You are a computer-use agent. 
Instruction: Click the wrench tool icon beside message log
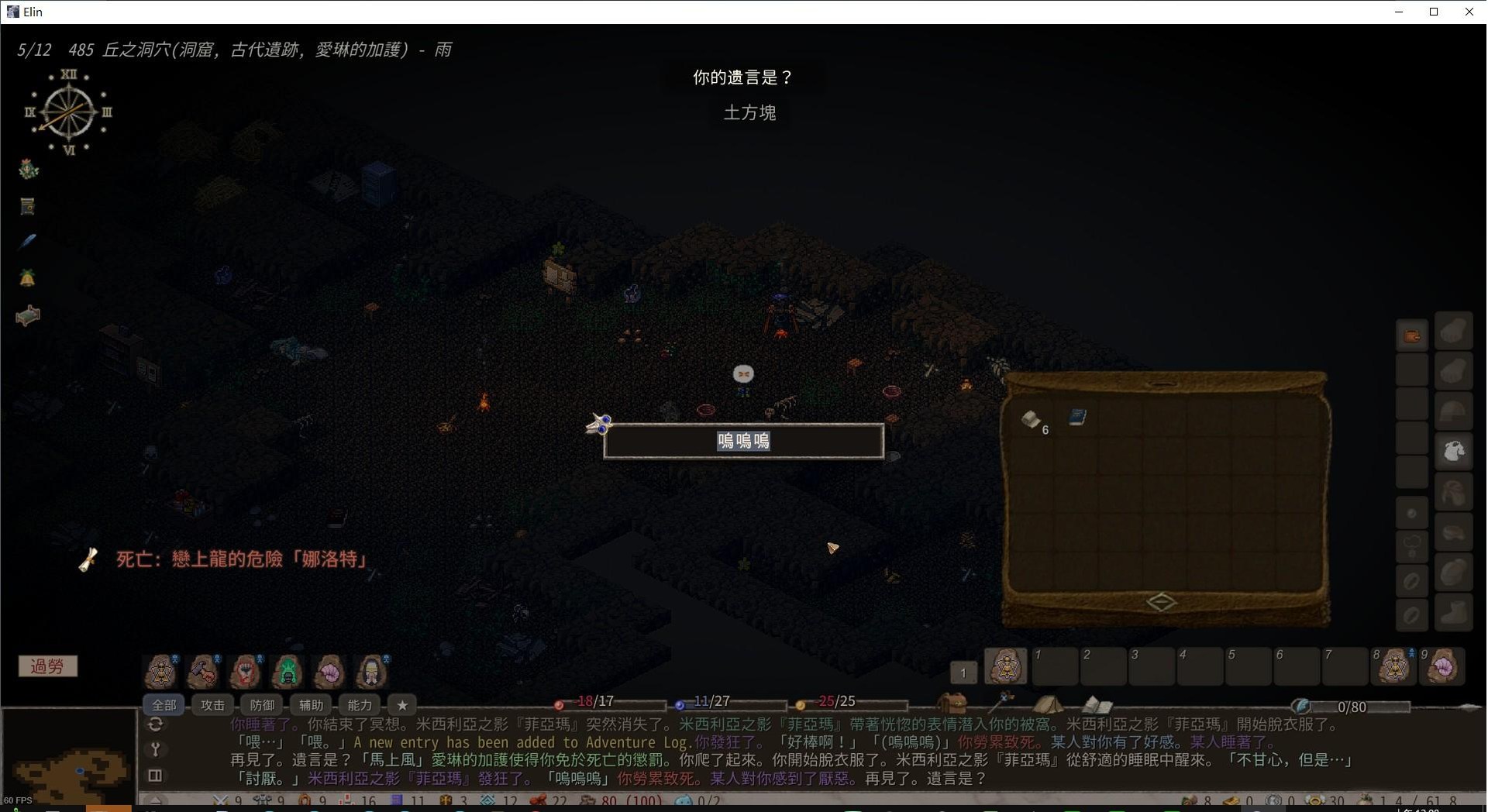[155, 750]
